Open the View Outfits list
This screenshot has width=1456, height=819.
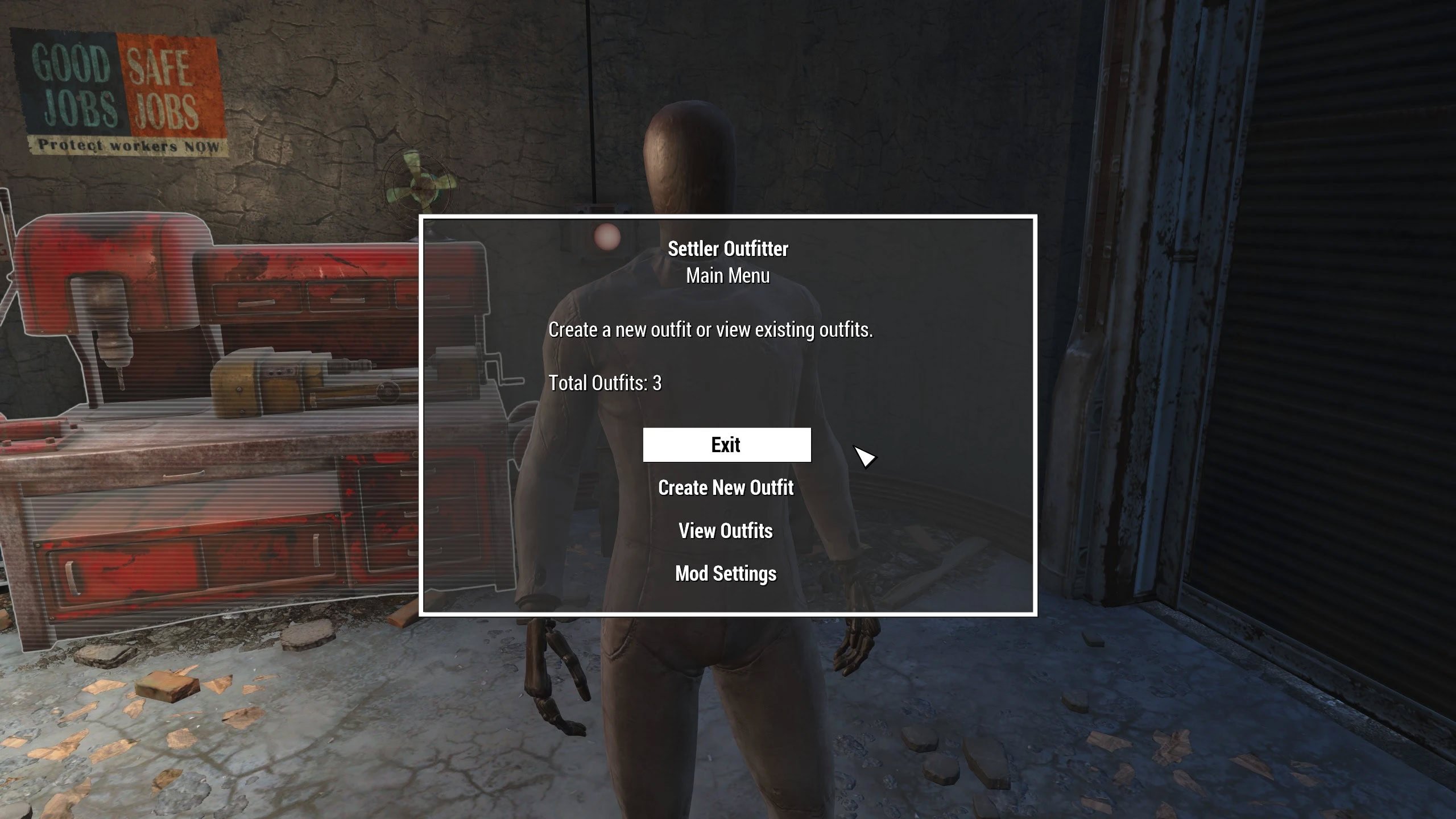726,531
